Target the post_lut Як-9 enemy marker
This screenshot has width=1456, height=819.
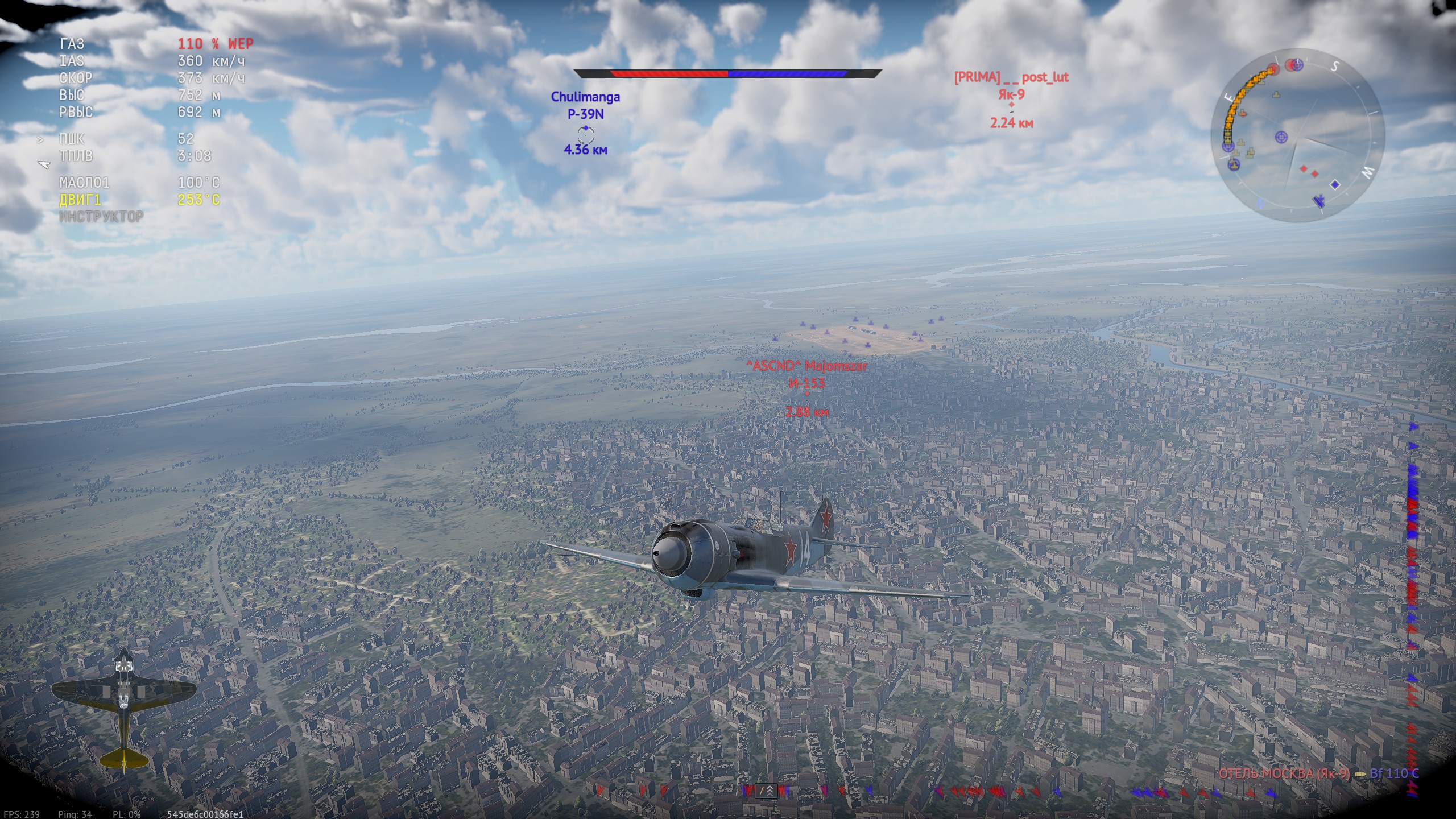(x=1011, y=105)
